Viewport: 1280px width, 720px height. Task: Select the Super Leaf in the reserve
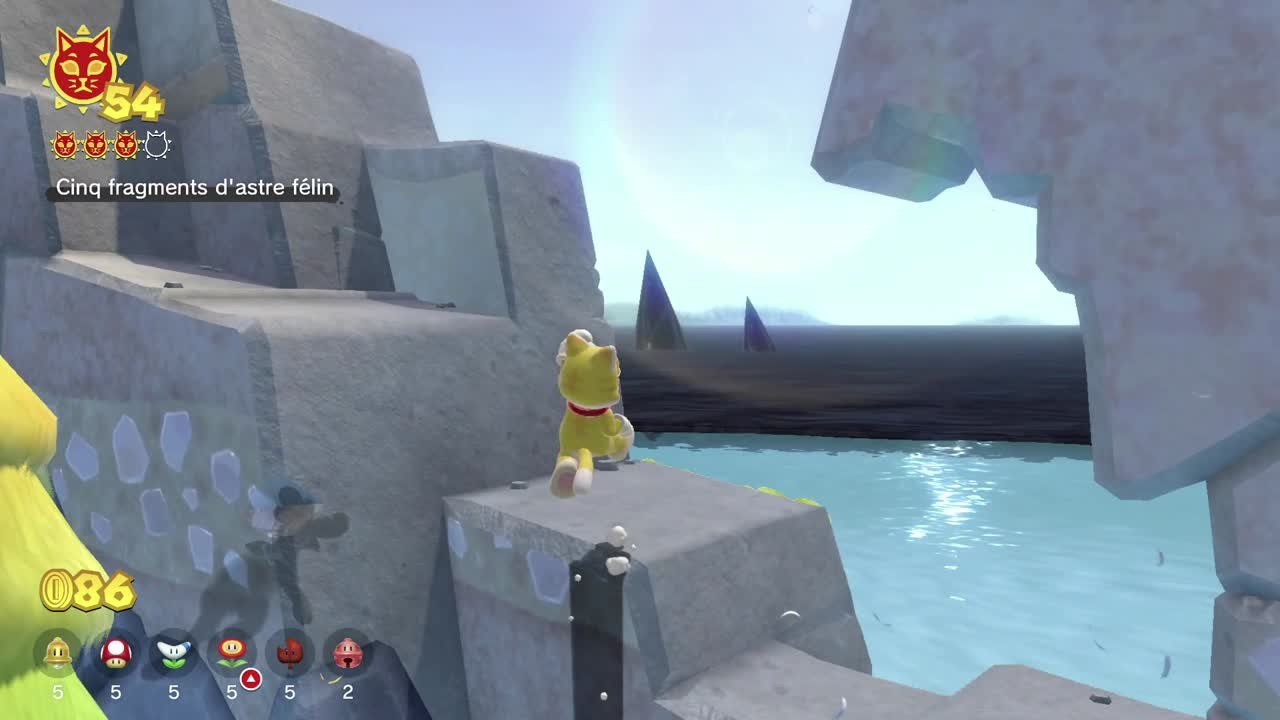pos(290,653)
